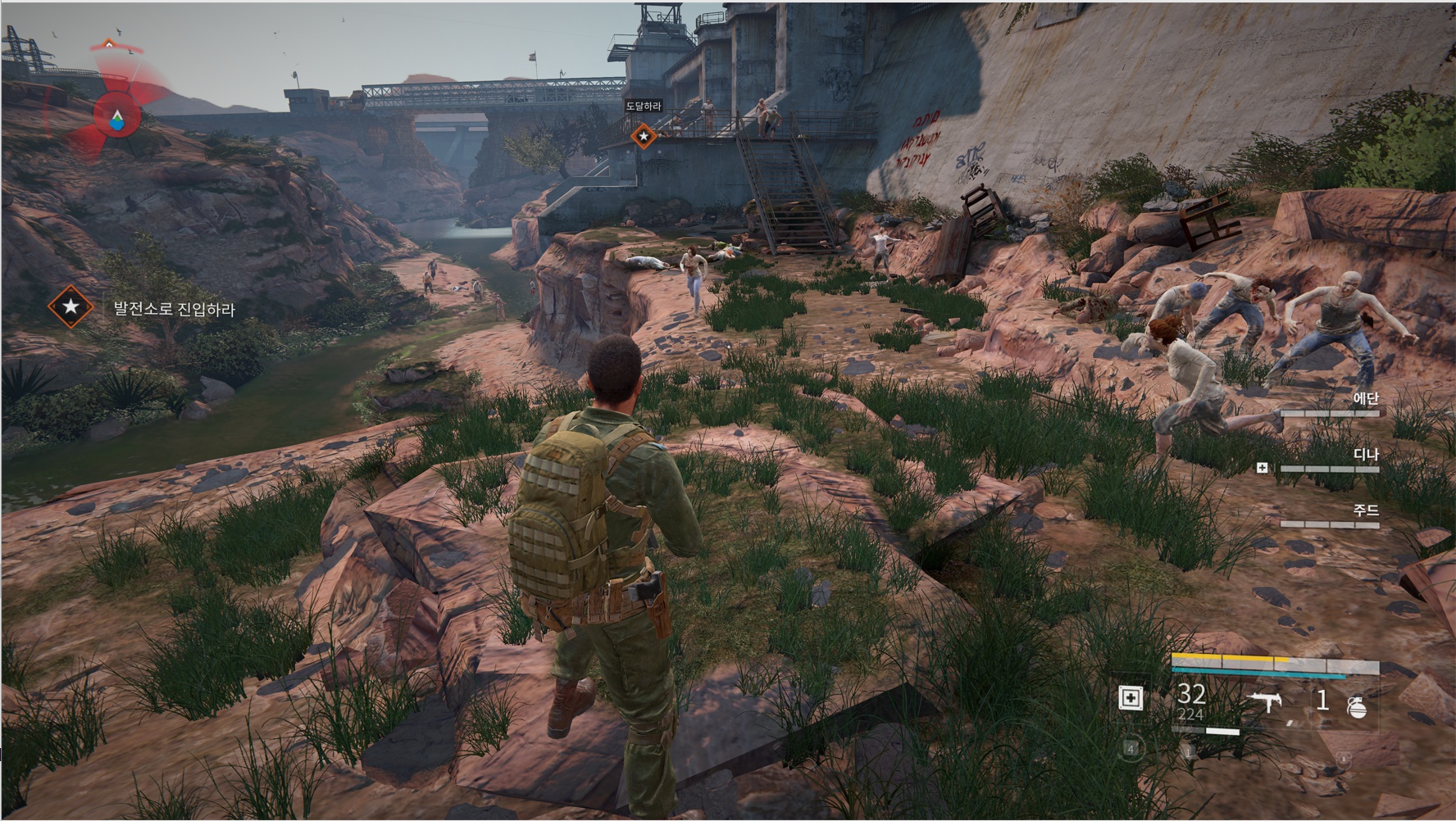Screen dimensions: 1456x821
Task: Click the 도달하라 objective star marker
Action: (644, 135)
